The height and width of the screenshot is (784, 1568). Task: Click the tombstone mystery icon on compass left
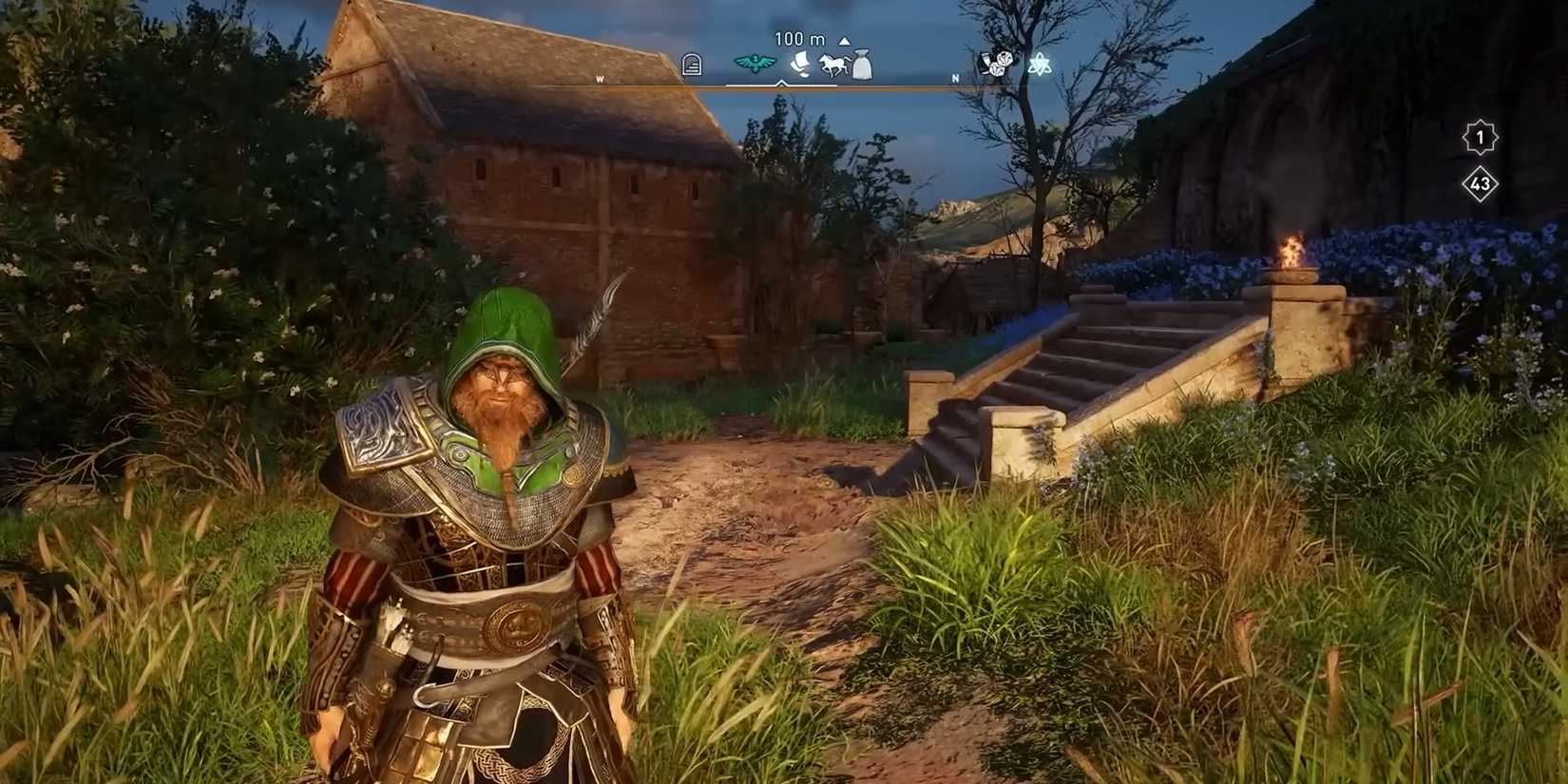tap(690, 63)
